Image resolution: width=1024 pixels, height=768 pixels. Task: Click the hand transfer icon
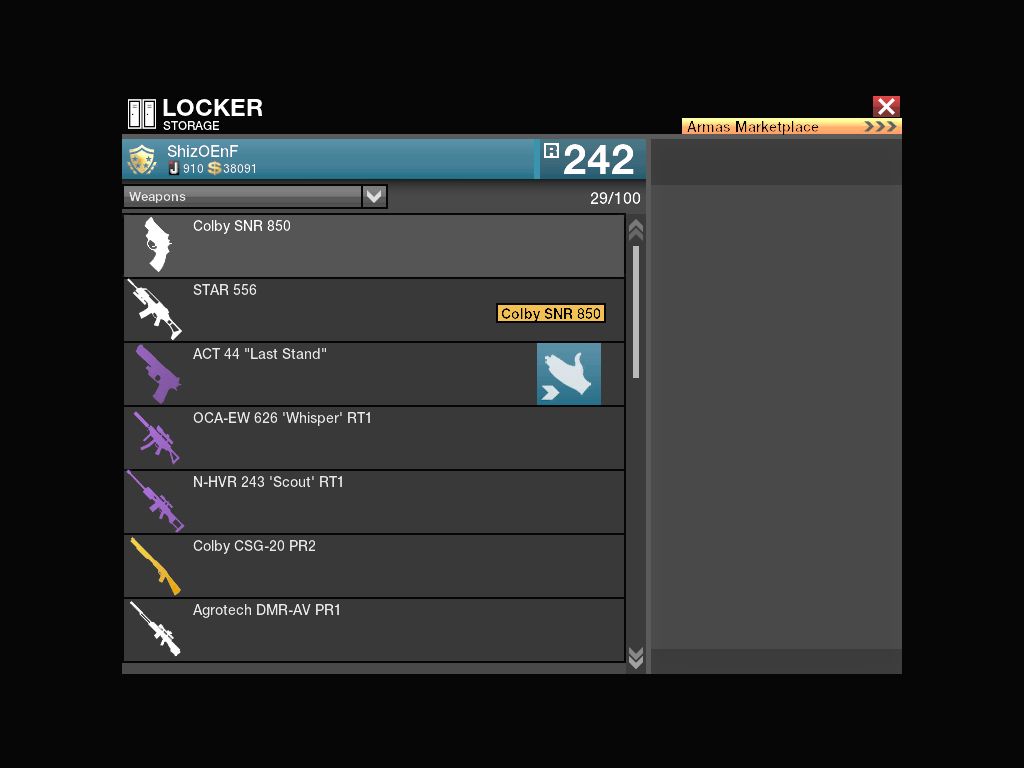(569, 374)
